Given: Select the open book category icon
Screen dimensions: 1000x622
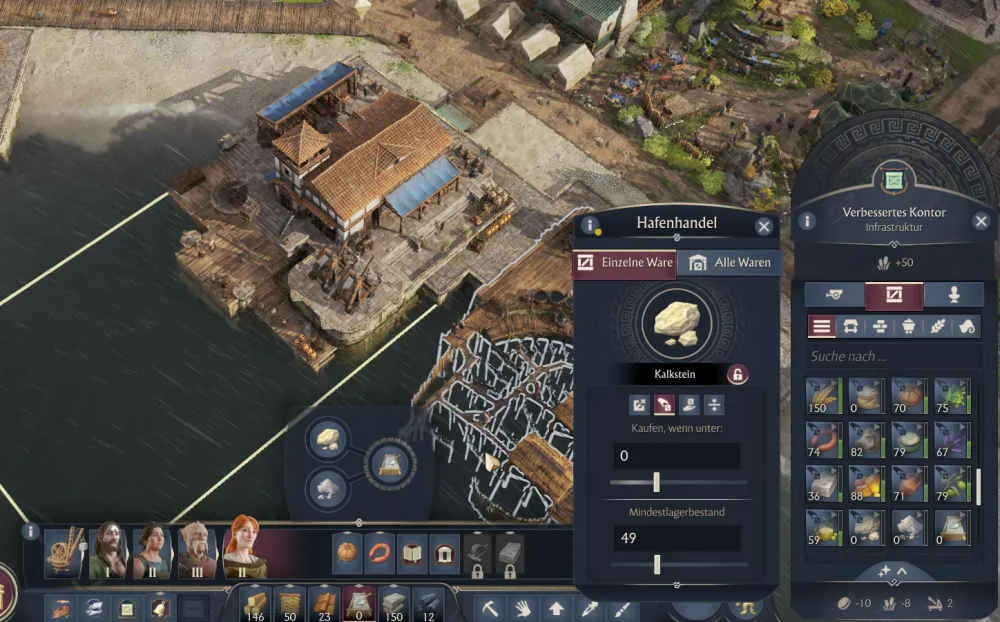Looking at the screenshot, I should pyautogui.click(x=412, y=553).
